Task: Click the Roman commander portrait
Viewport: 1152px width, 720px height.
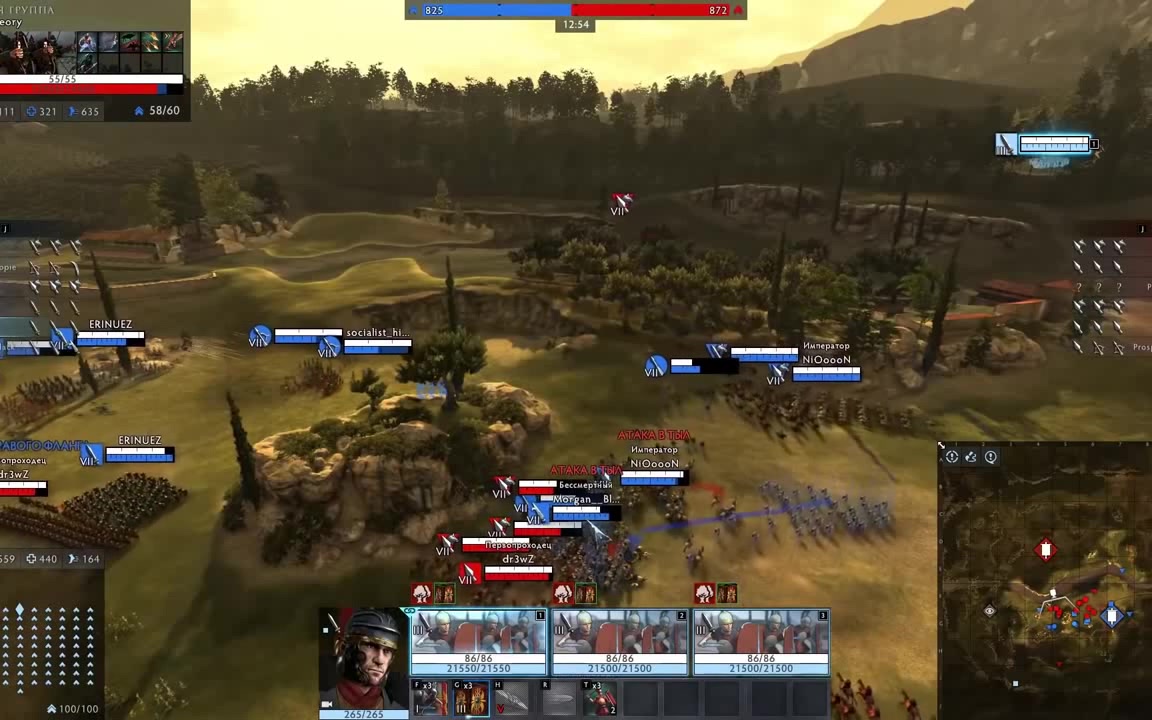Action: [x=363, y=660]
